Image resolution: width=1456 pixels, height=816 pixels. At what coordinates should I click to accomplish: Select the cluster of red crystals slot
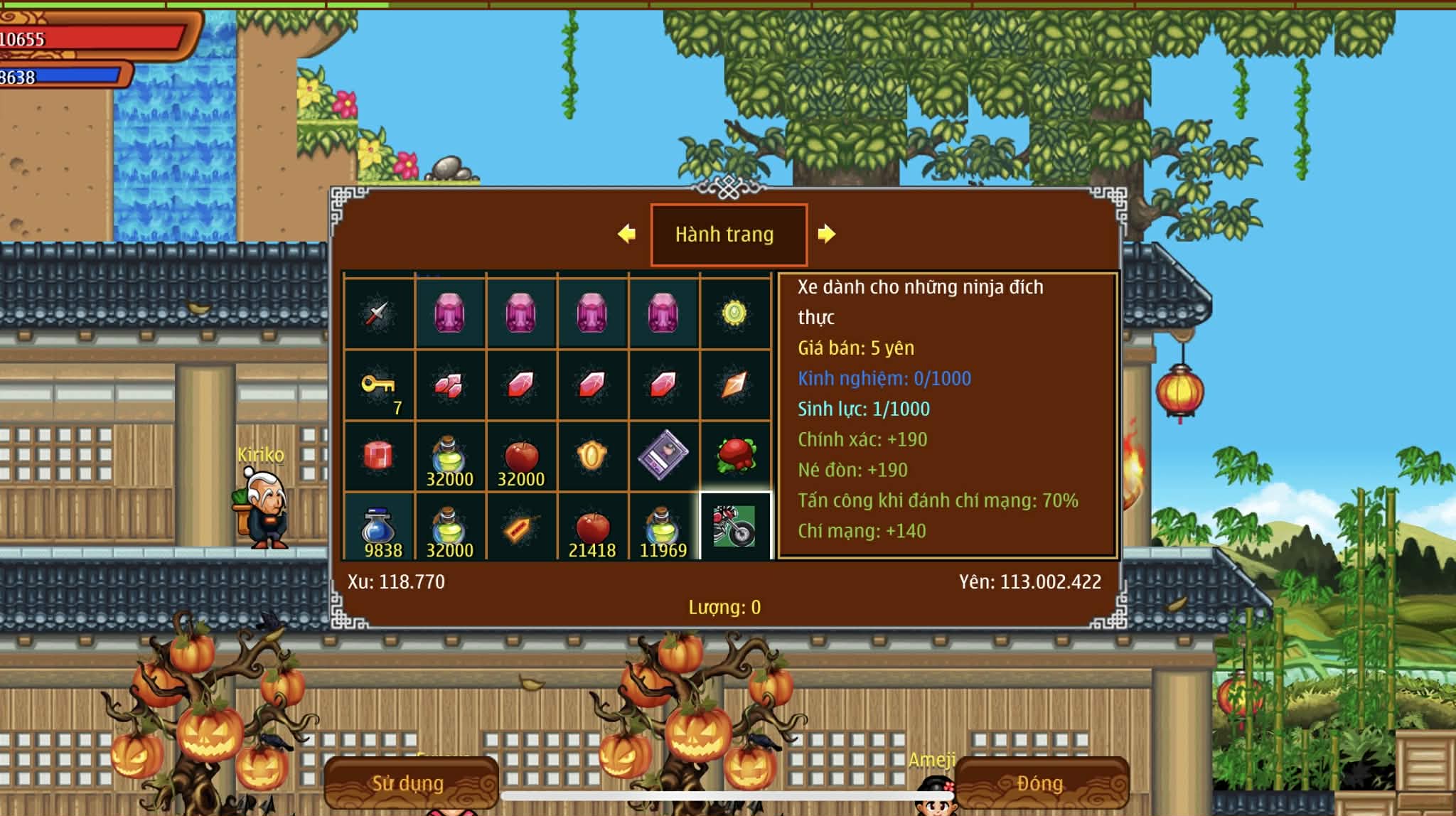pyautogui.click(x=450, y=385)
